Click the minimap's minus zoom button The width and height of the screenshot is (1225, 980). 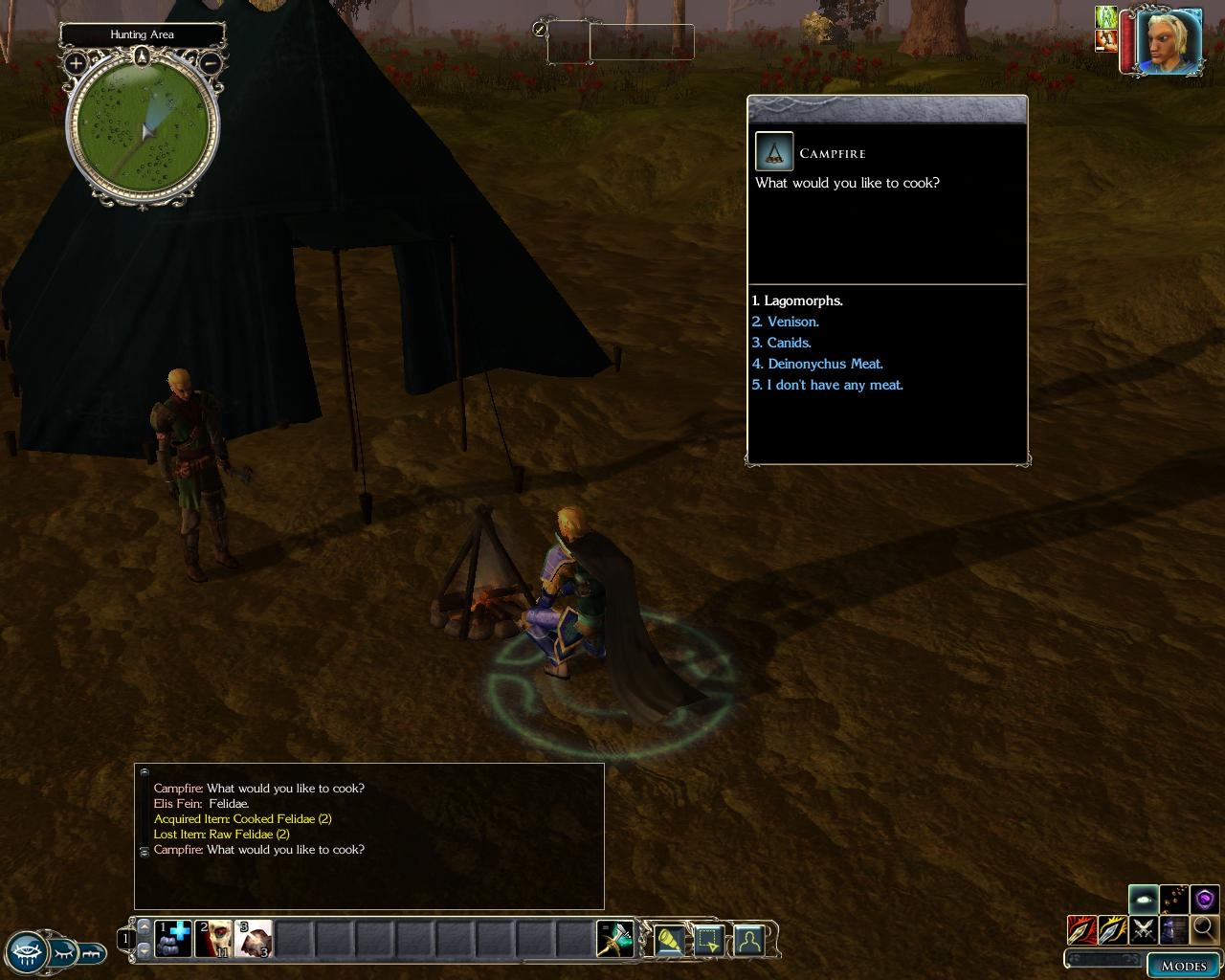point(212,64)
